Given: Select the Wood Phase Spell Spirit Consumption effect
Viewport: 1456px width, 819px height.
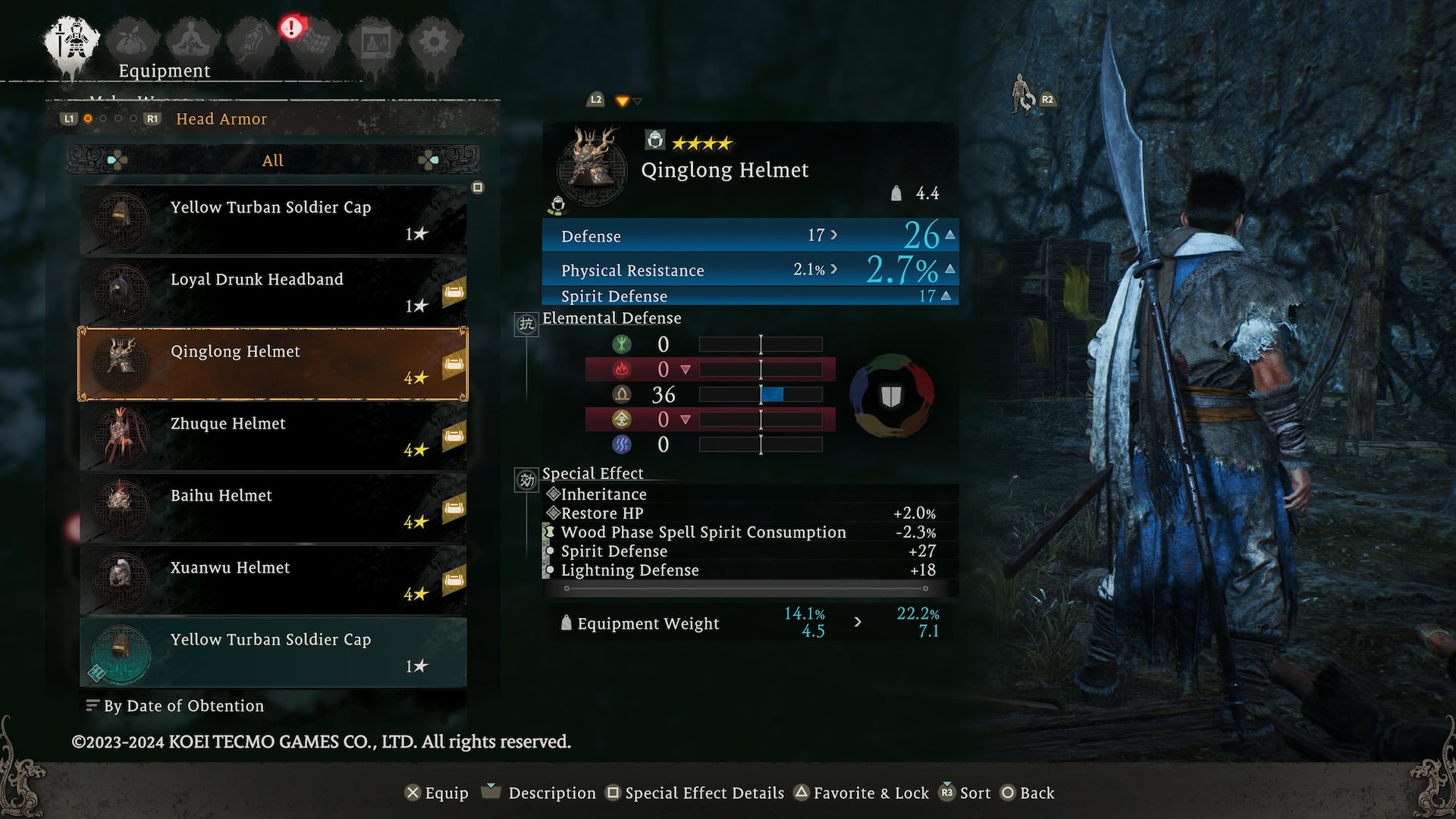Looking at the screenshot, I should (x=703, y=532).
